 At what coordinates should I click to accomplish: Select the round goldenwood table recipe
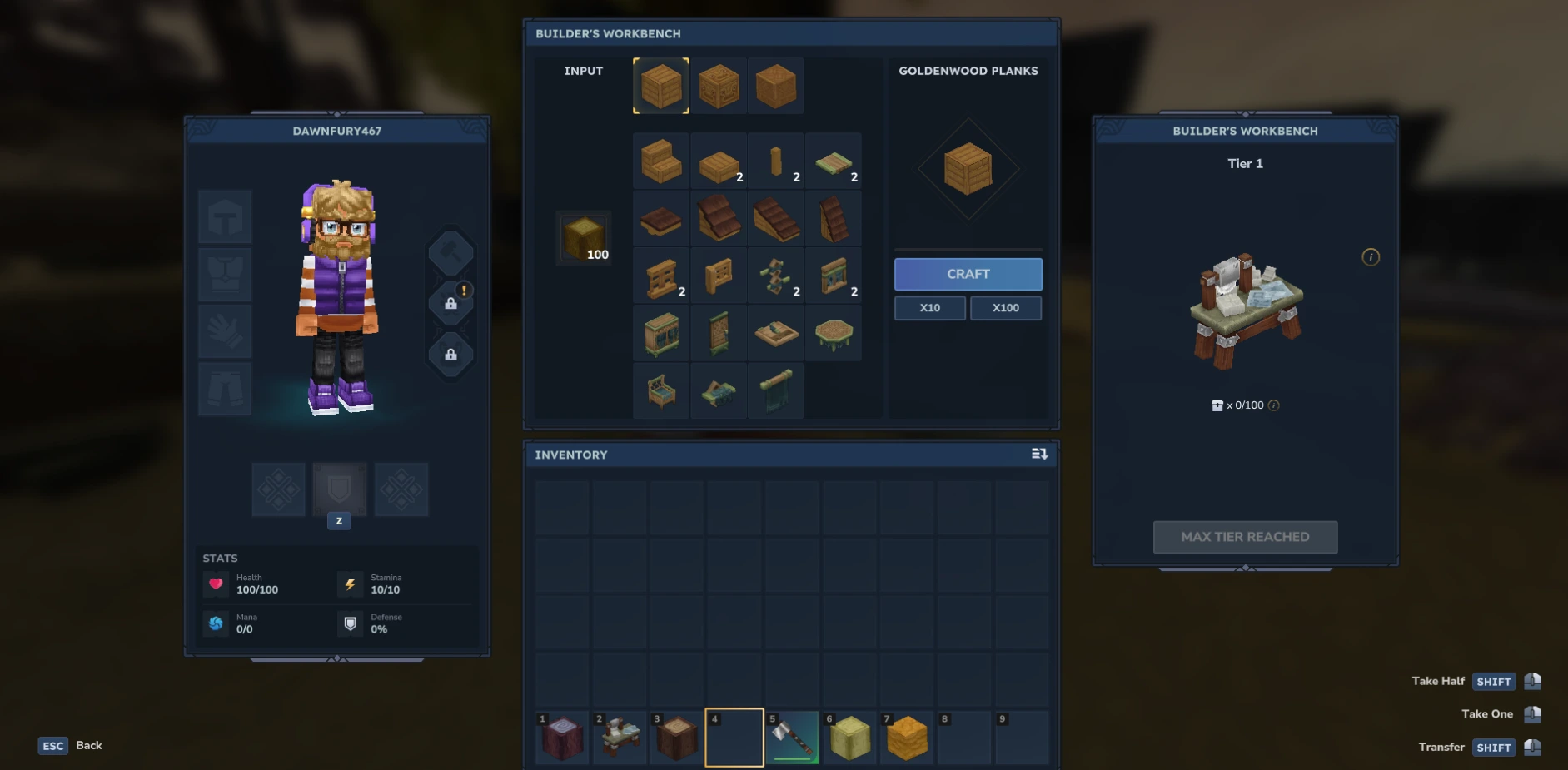[x=834, y=333]
